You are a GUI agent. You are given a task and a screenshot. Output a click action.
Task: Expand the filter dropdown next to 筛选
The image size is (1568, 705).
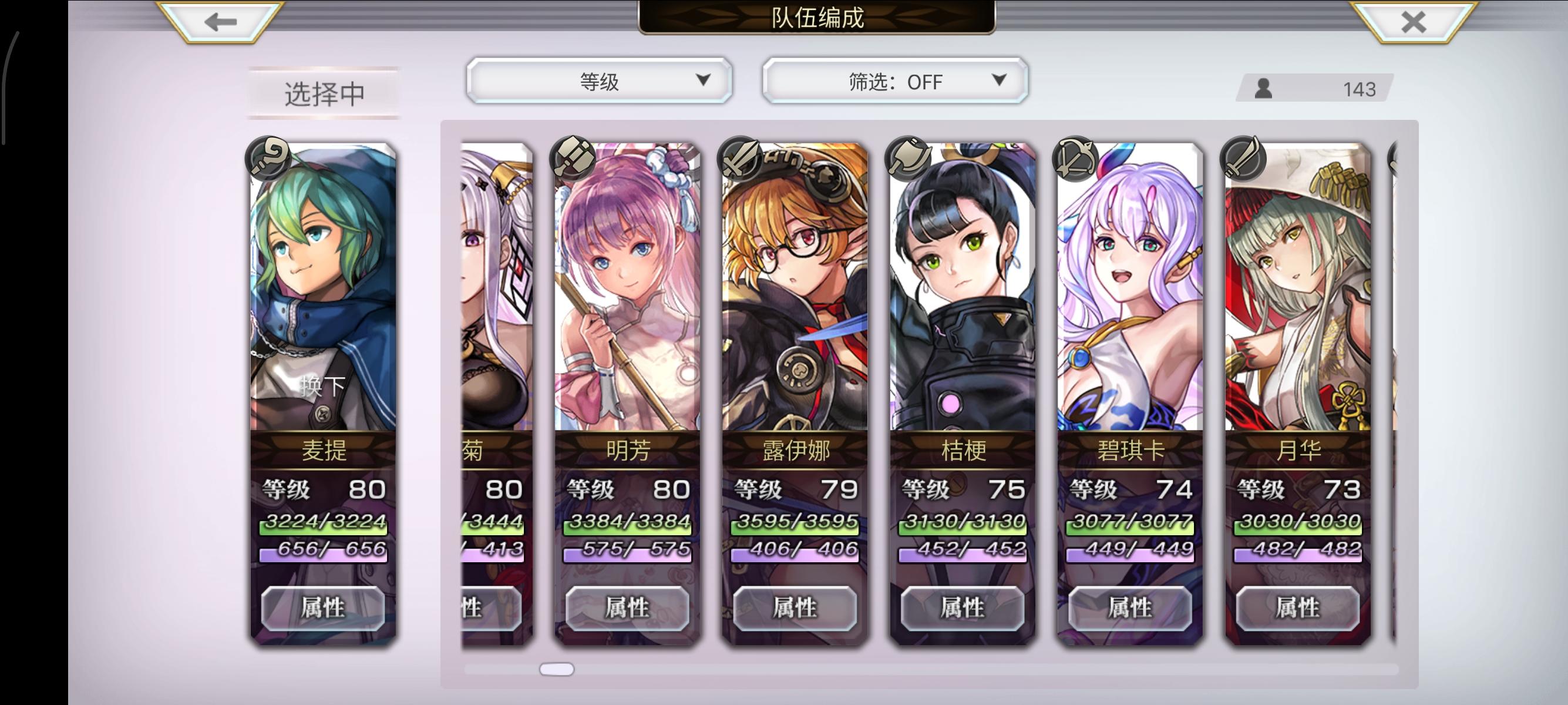[998, 80]
